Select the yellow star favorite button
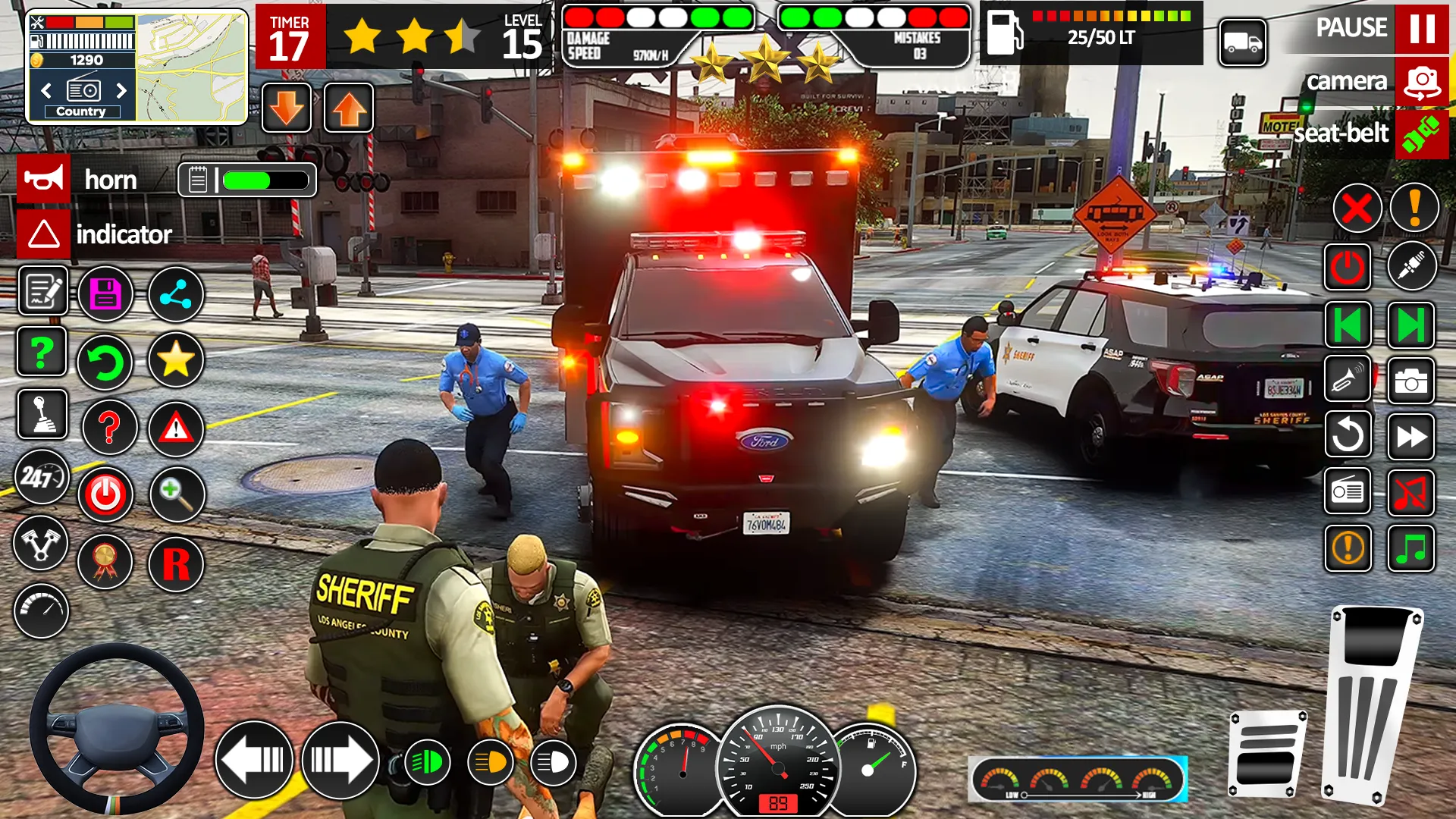This screenshot has height=819, width=1456. click(176, 359)
